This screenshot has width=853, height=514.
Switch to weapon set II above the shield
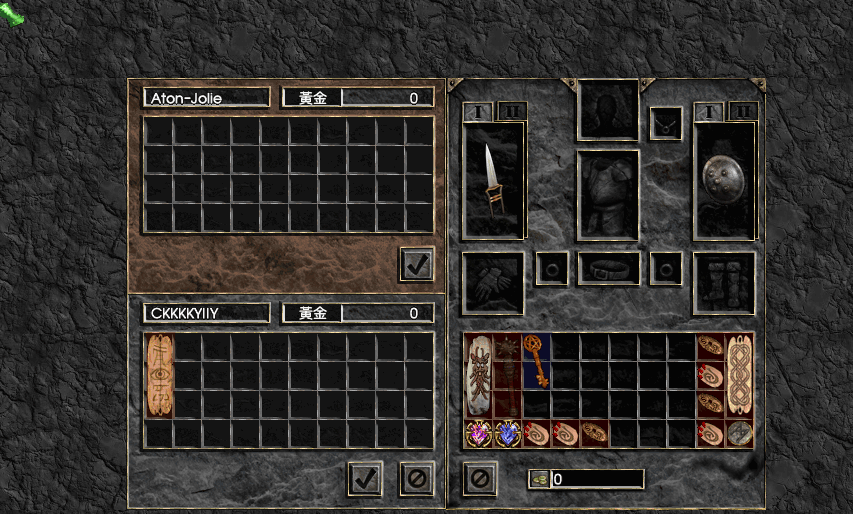(x=742, y=111)
